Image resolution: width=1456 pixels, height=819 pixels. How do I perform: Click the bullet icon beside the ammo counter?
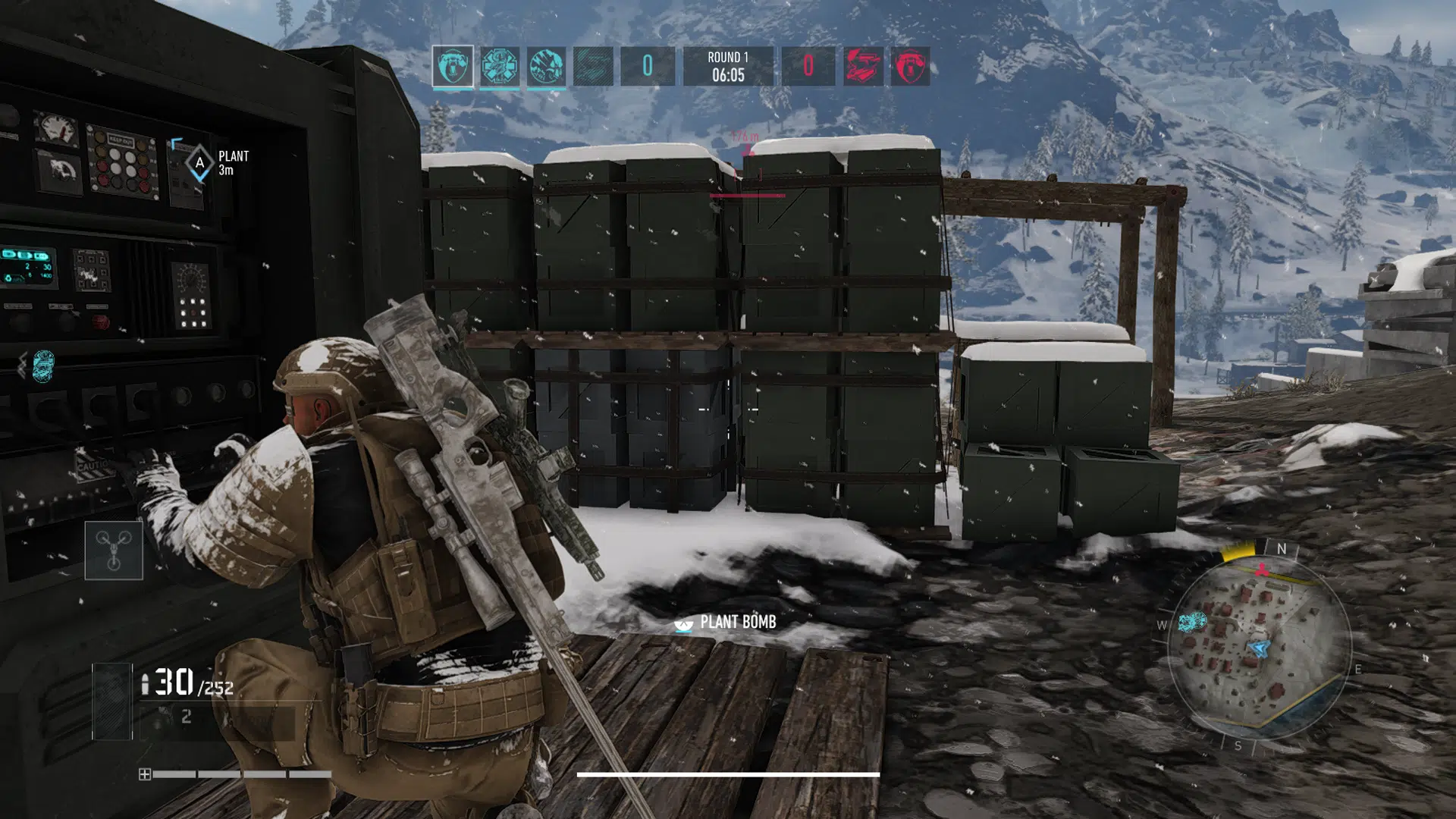click(146, 682)
